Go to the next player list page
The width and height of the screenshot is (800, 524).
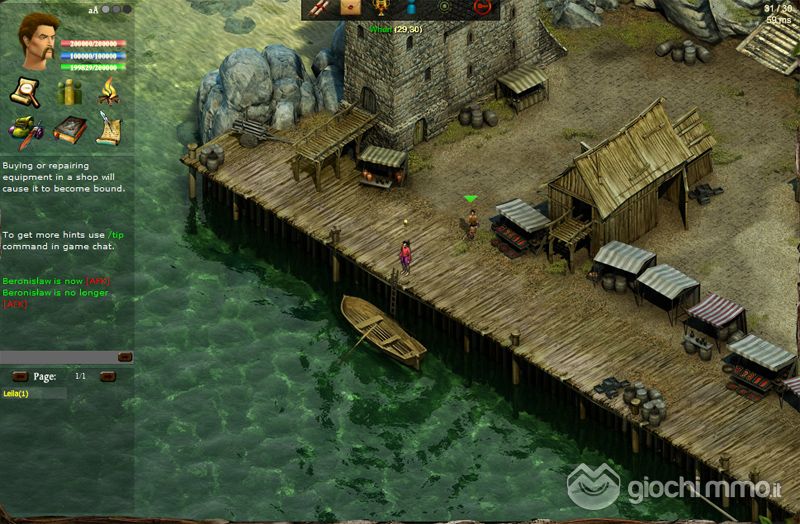click(108, 376)
